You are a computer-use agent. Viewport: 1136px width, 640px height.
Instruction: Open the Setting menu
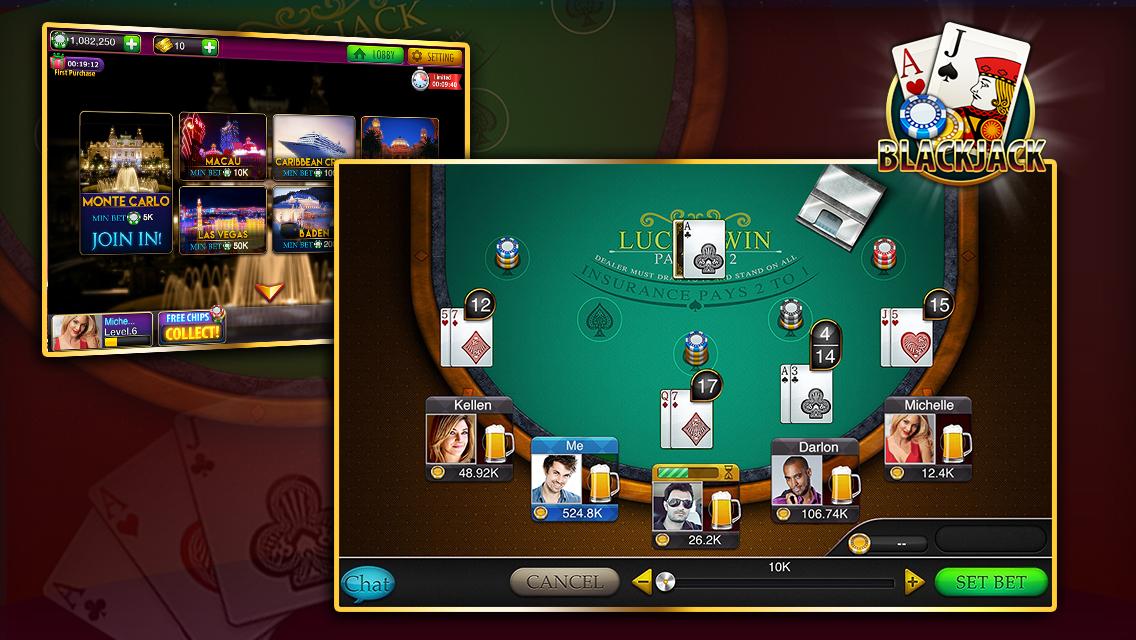pyautogui.click(x=435, y=57)
